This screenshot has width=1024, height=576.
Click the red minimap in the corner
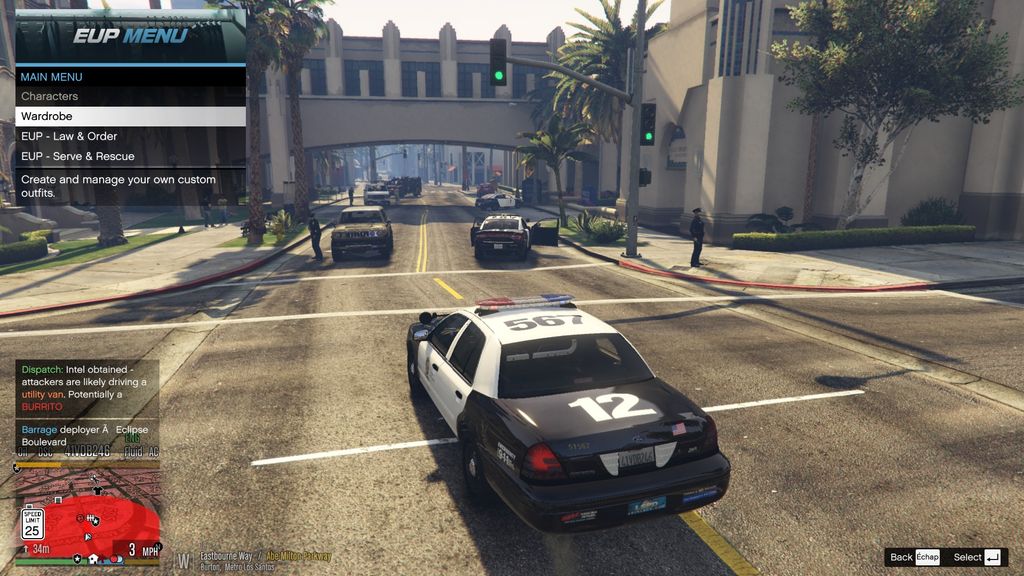(x=88, y=514)
